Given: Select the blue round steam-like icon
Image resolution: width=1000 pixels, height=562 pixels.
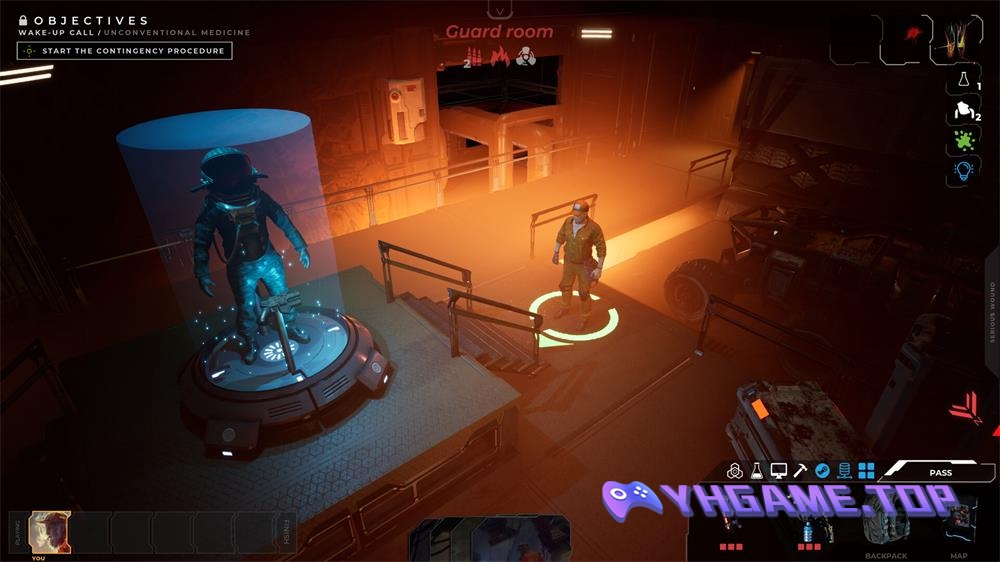Looking at the screenshot, I should click(822, 470).
